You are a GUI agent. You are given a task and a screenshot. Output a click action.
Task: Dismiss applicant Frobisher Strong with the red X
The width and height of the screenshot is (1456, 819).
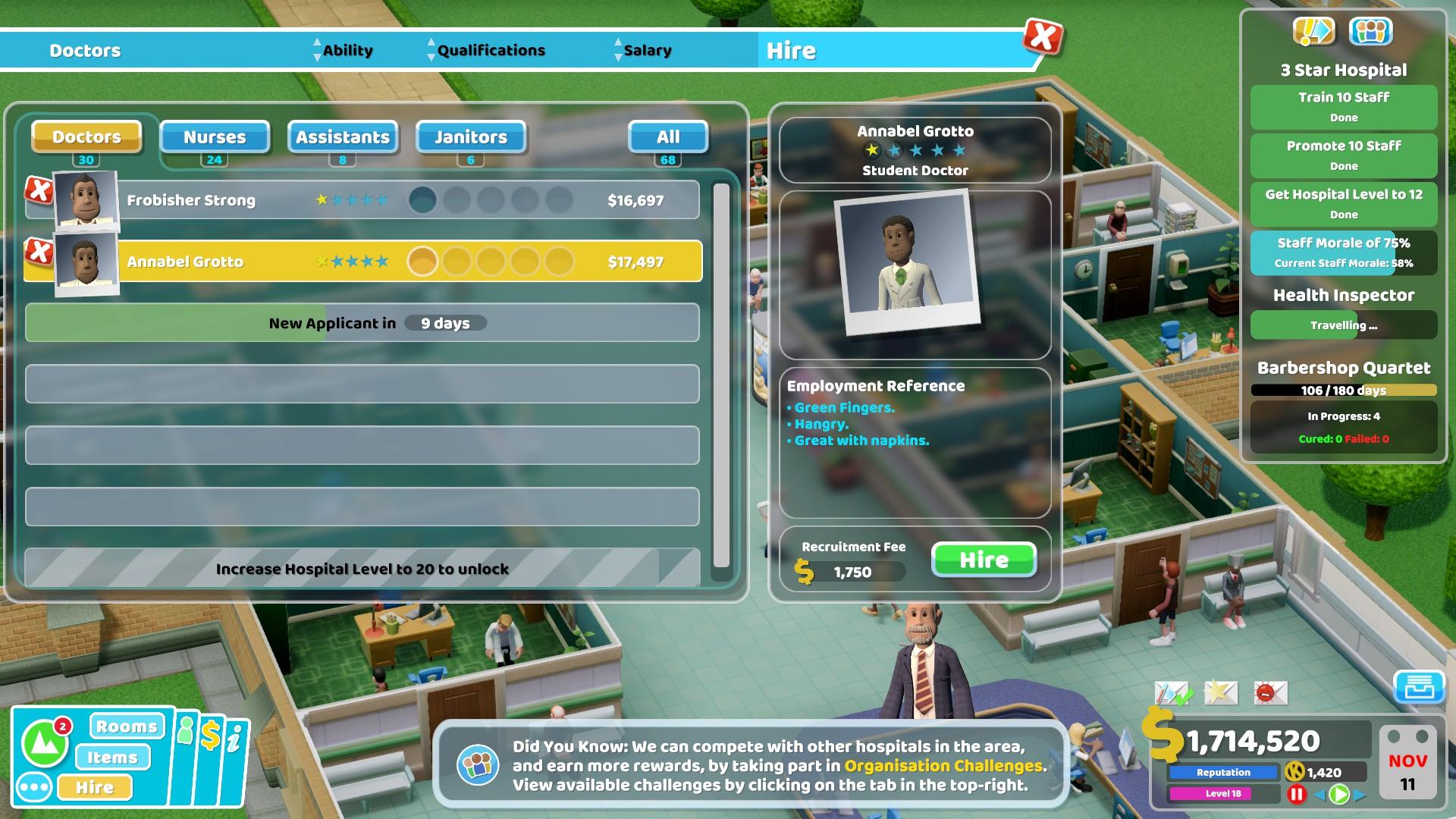pyautogui.click(x=39, y=190)
